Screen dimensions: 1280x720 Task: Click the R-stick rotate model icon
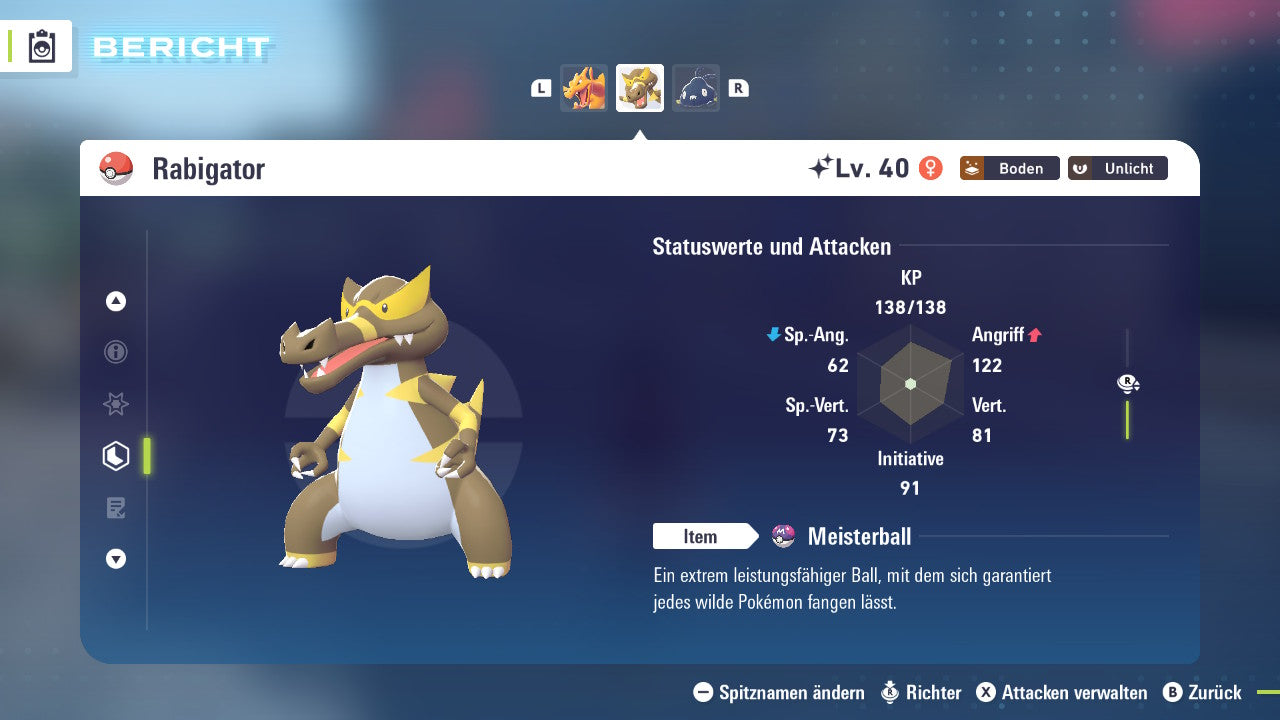[1127, 383]
